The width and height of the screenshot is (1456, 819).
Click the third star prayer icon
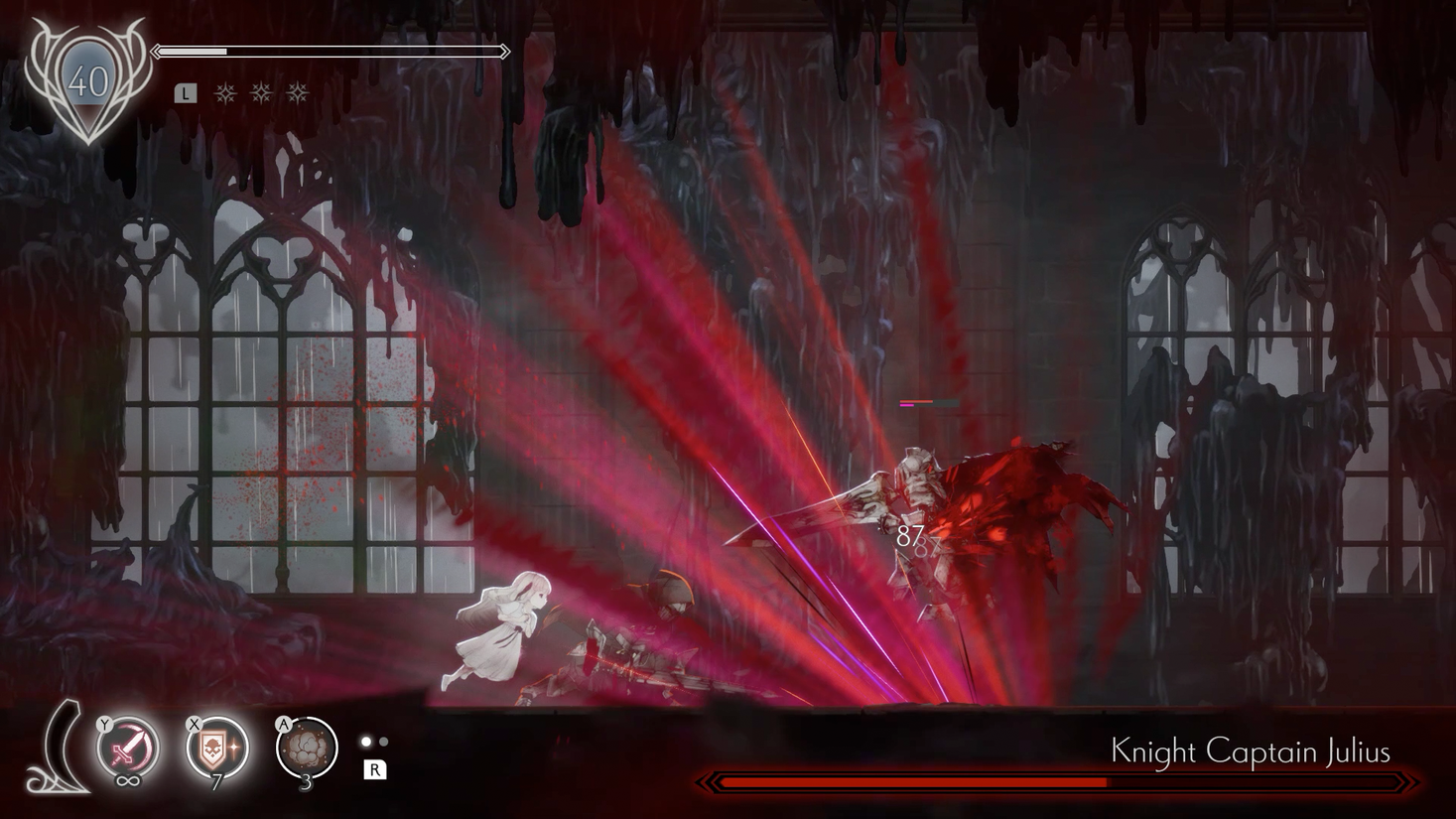(x=296, y=94)
